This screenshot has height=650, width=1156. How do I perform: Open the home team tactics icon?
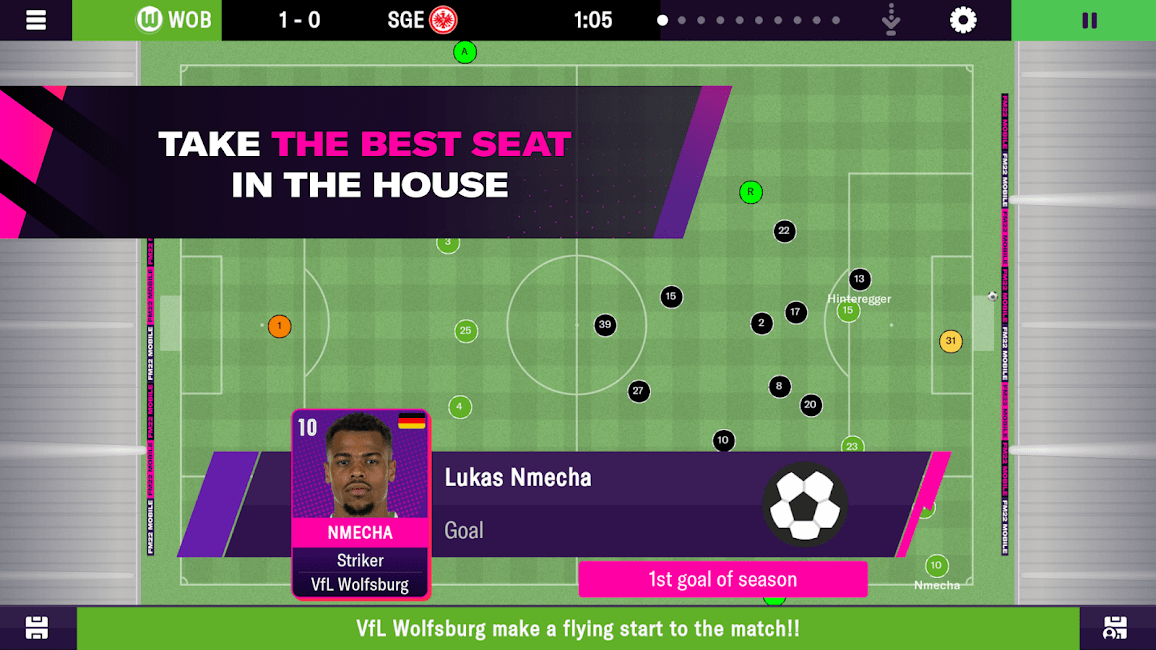tap(37, 628)
